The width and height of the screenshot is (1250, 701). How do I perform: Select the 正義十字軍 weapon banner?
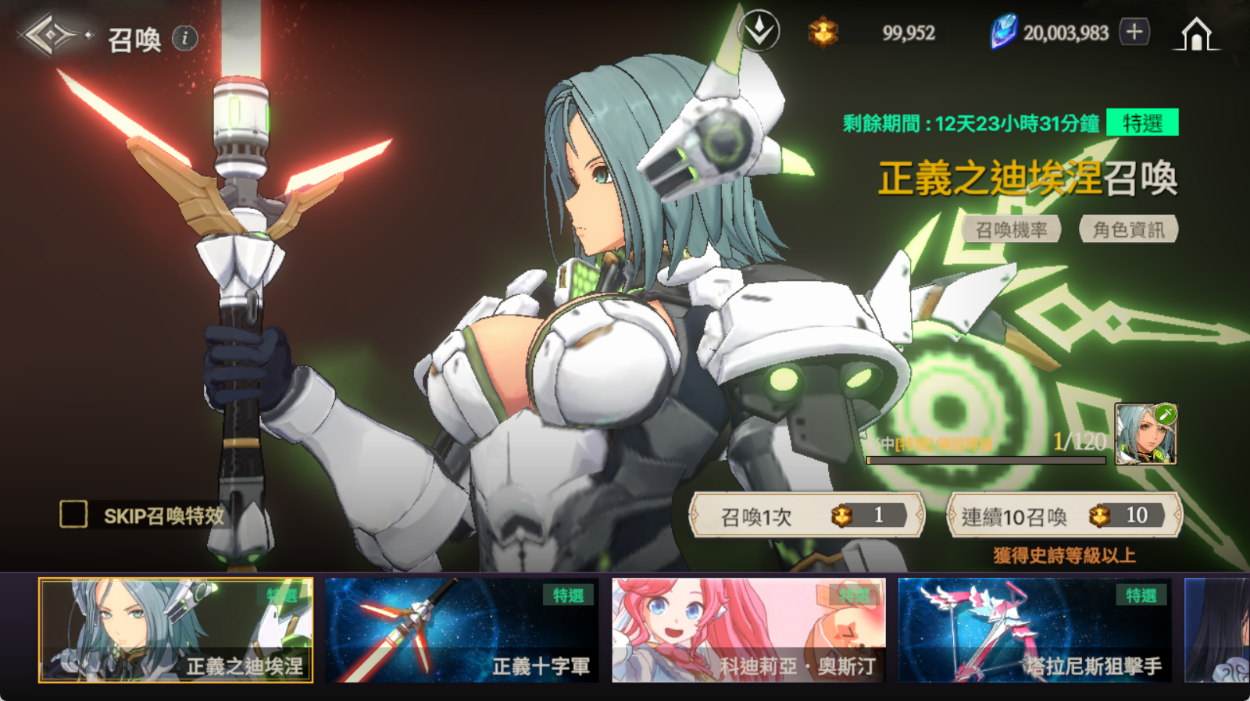[461, 630]
